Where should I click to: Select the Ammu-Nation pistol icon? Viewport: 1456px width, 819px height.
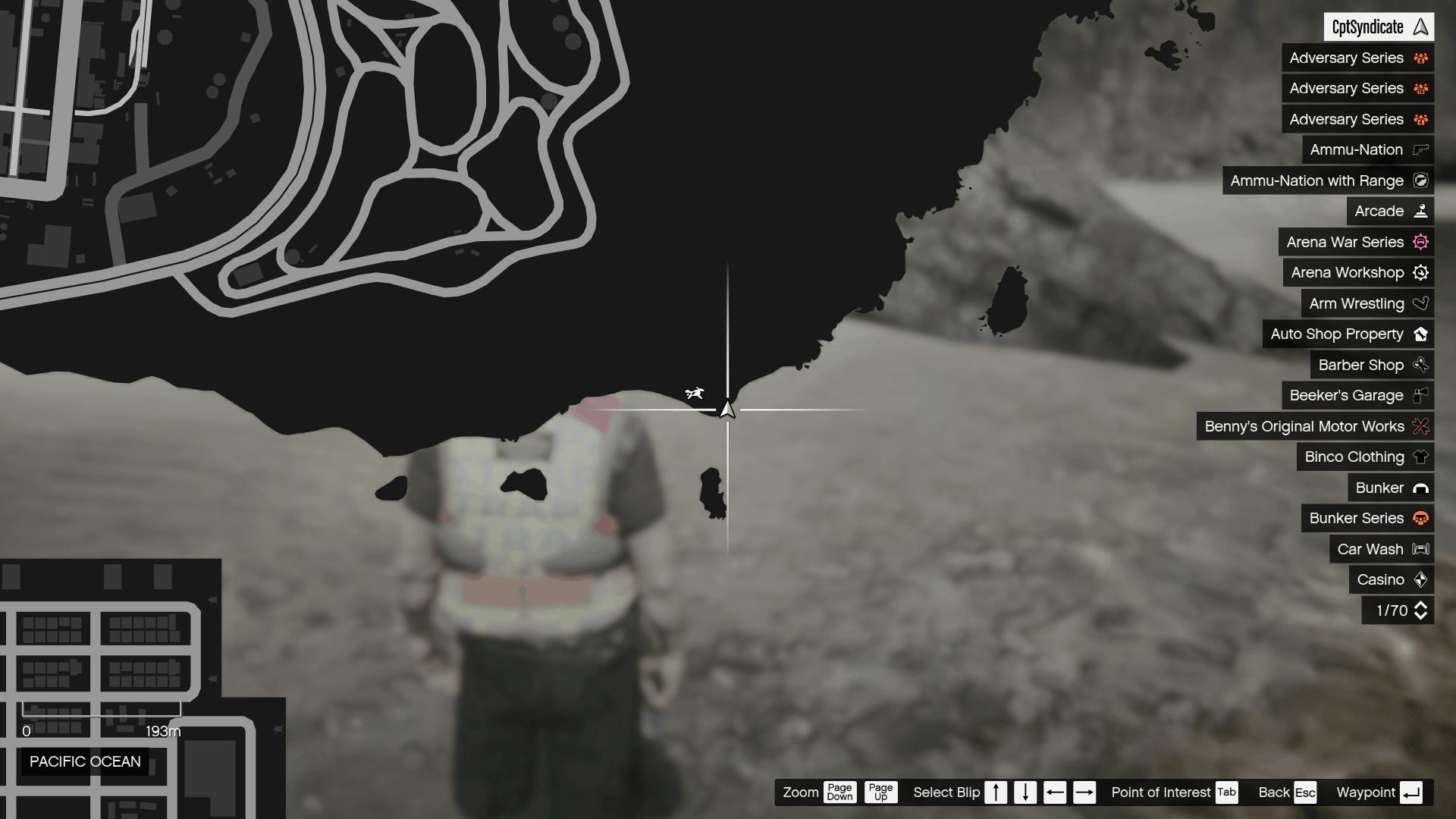click(x=1420, y=149)
